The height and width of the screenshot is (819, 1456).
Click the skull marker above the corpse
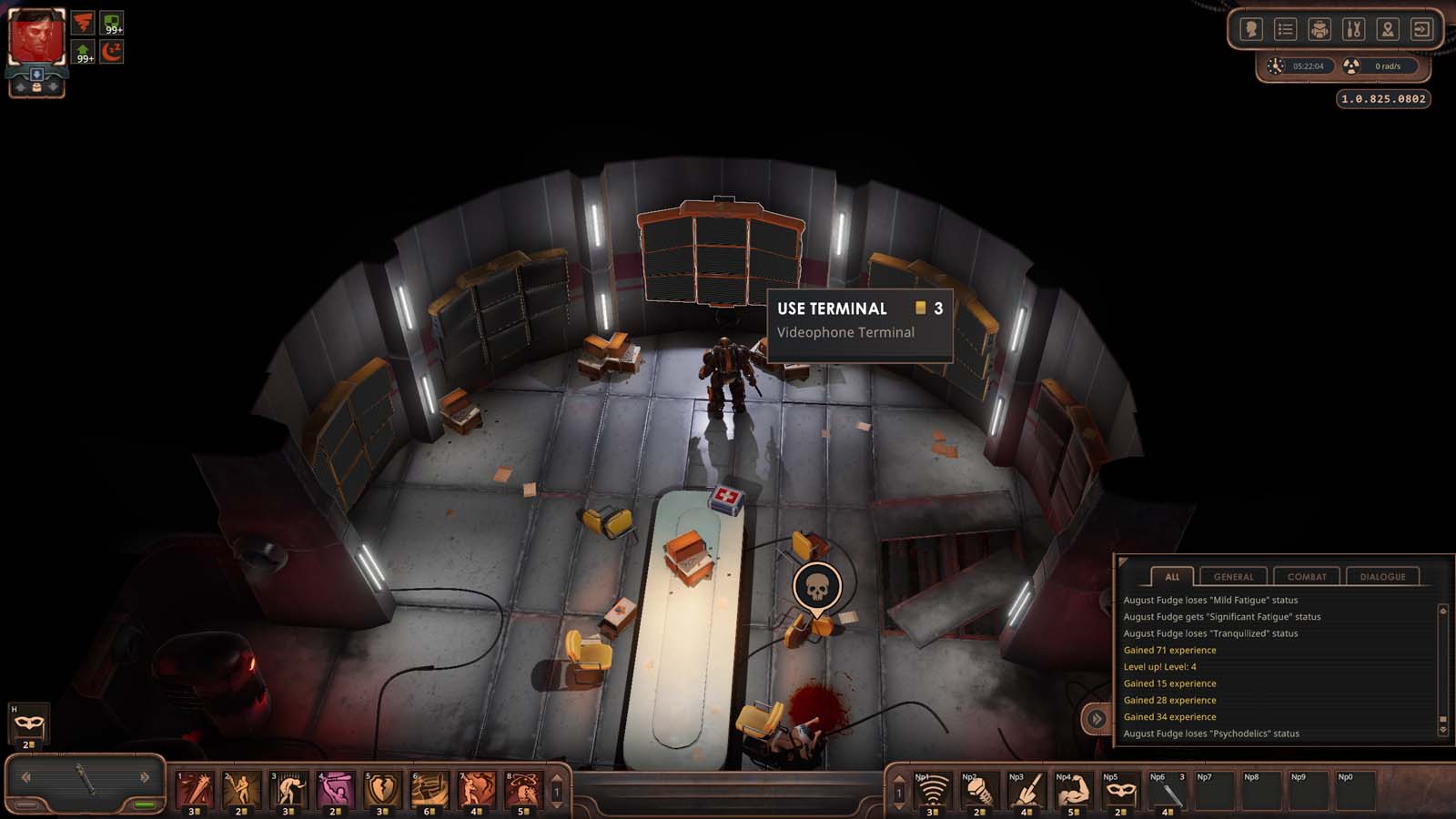pyautogui.click(x=817, y=587)
